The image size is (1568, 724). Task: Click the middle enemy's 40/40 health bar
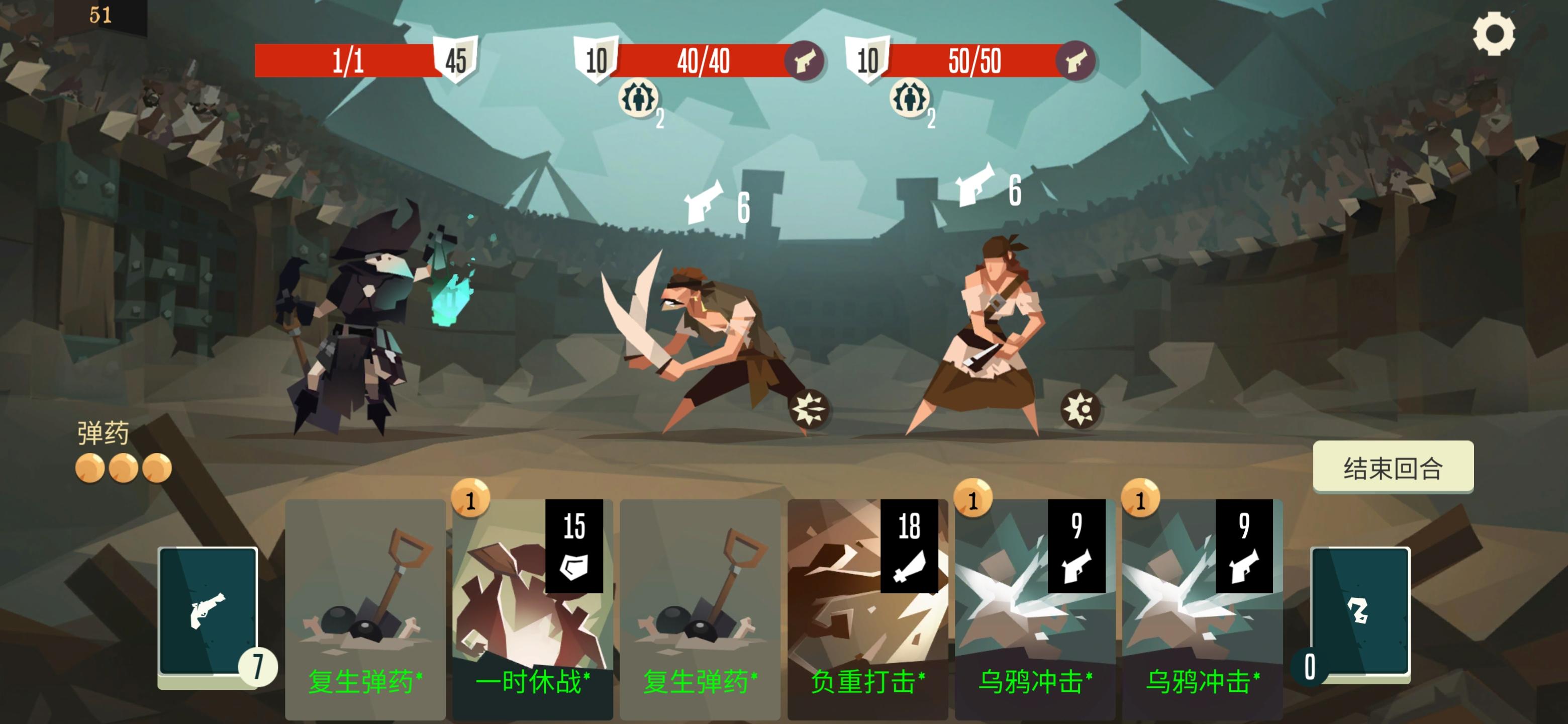706,60
